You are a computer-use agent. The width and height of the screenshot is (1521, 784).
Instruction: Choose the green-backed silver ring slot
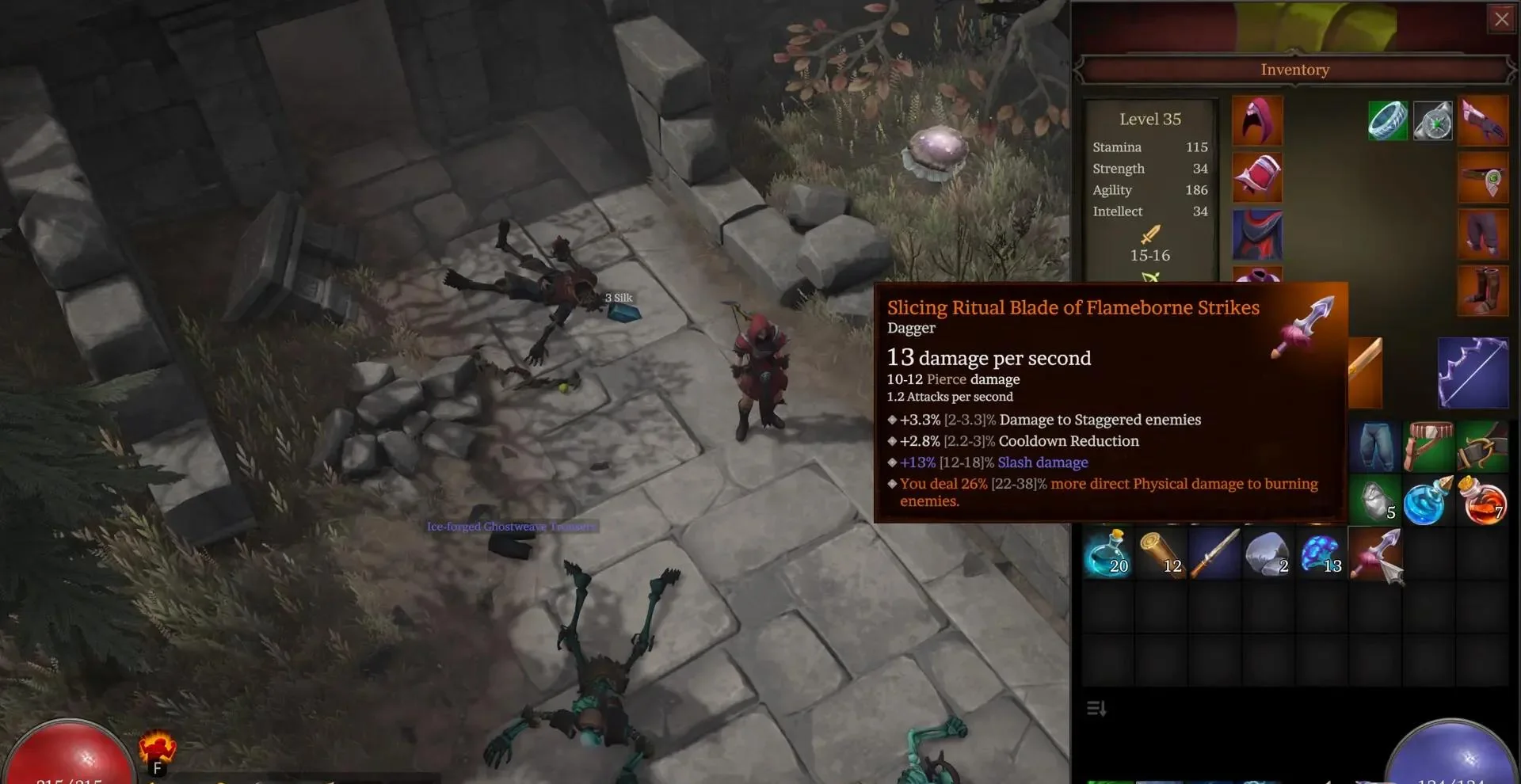1387,121
